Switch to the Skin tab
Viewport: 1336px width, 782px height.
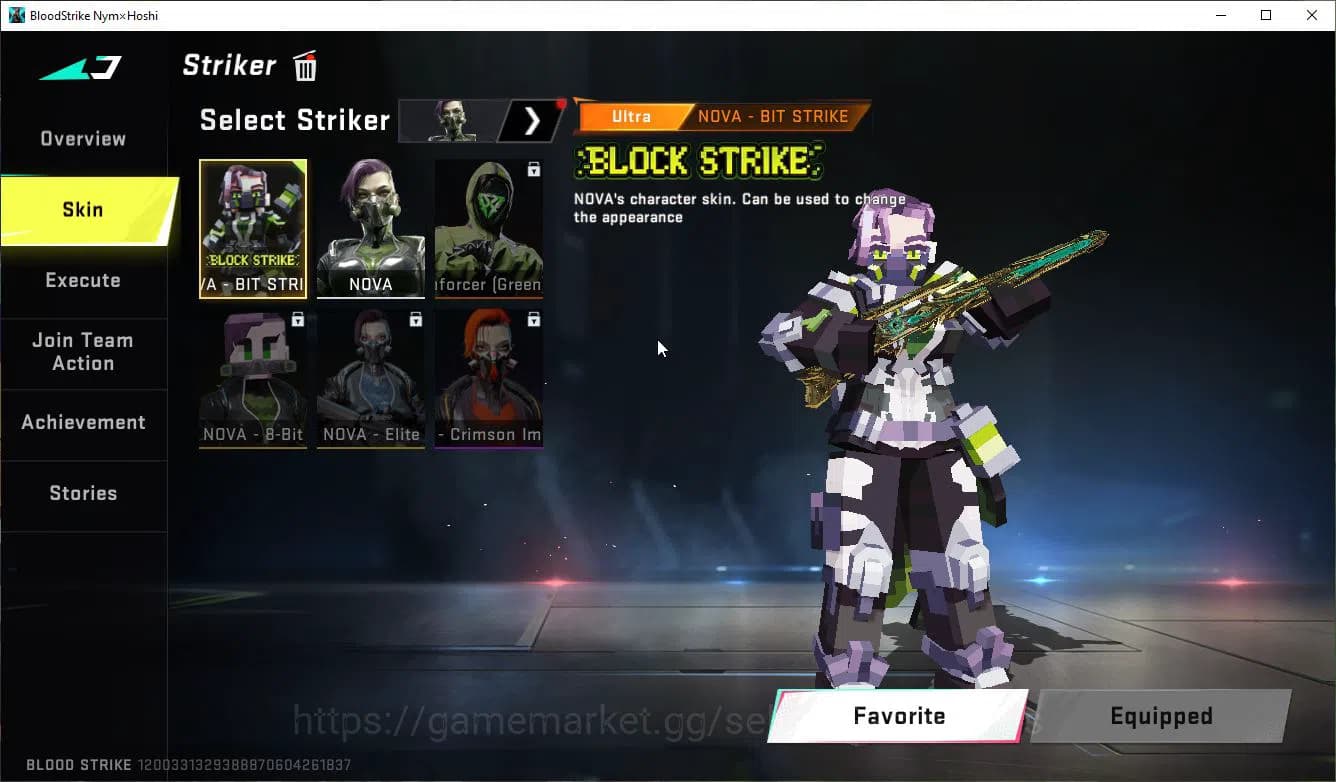[x=82, y=209]
